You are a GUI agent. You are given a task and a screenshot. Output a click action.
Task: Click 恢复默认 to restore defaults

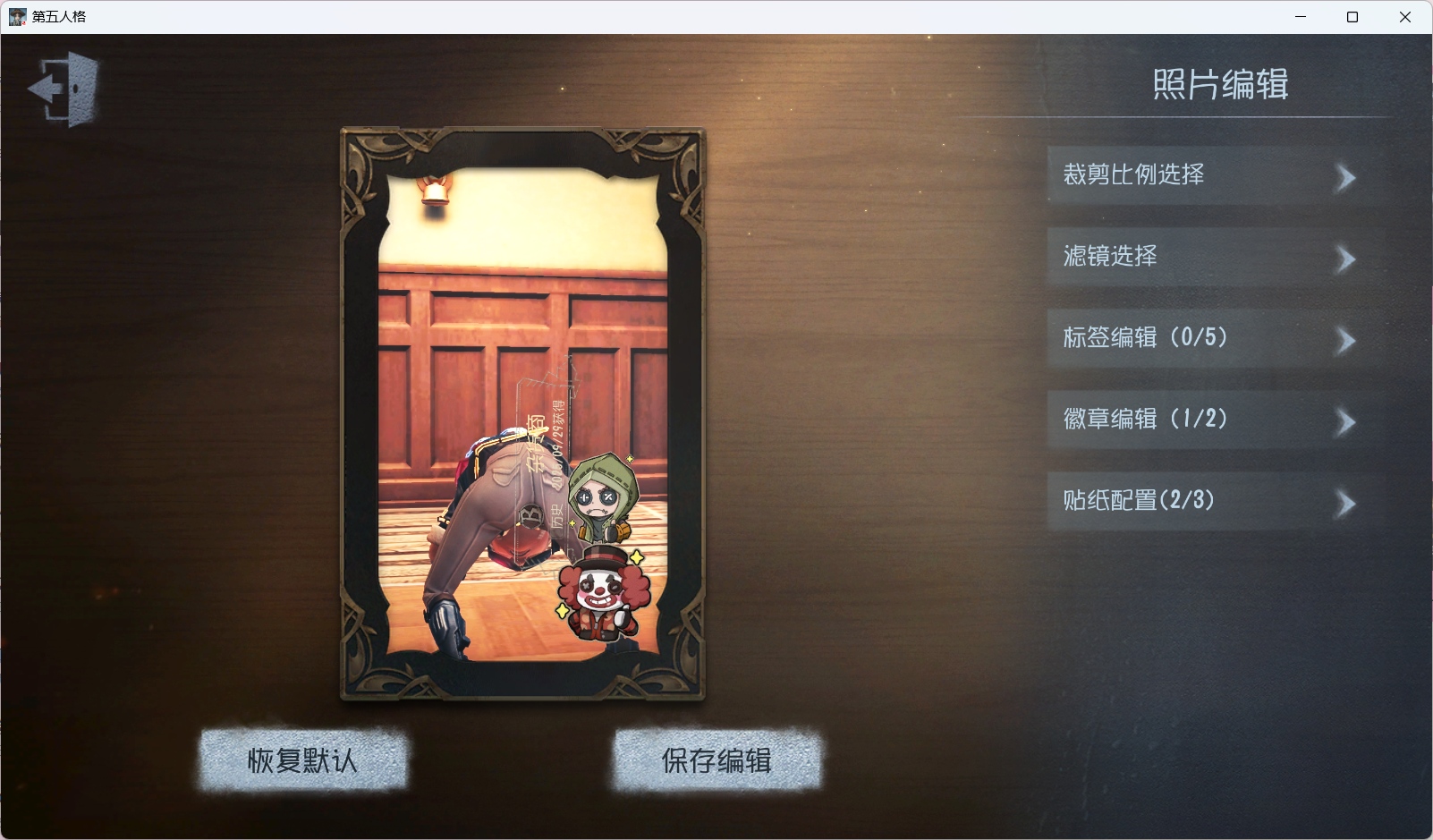pyautogui.click(x=302, y=760)
